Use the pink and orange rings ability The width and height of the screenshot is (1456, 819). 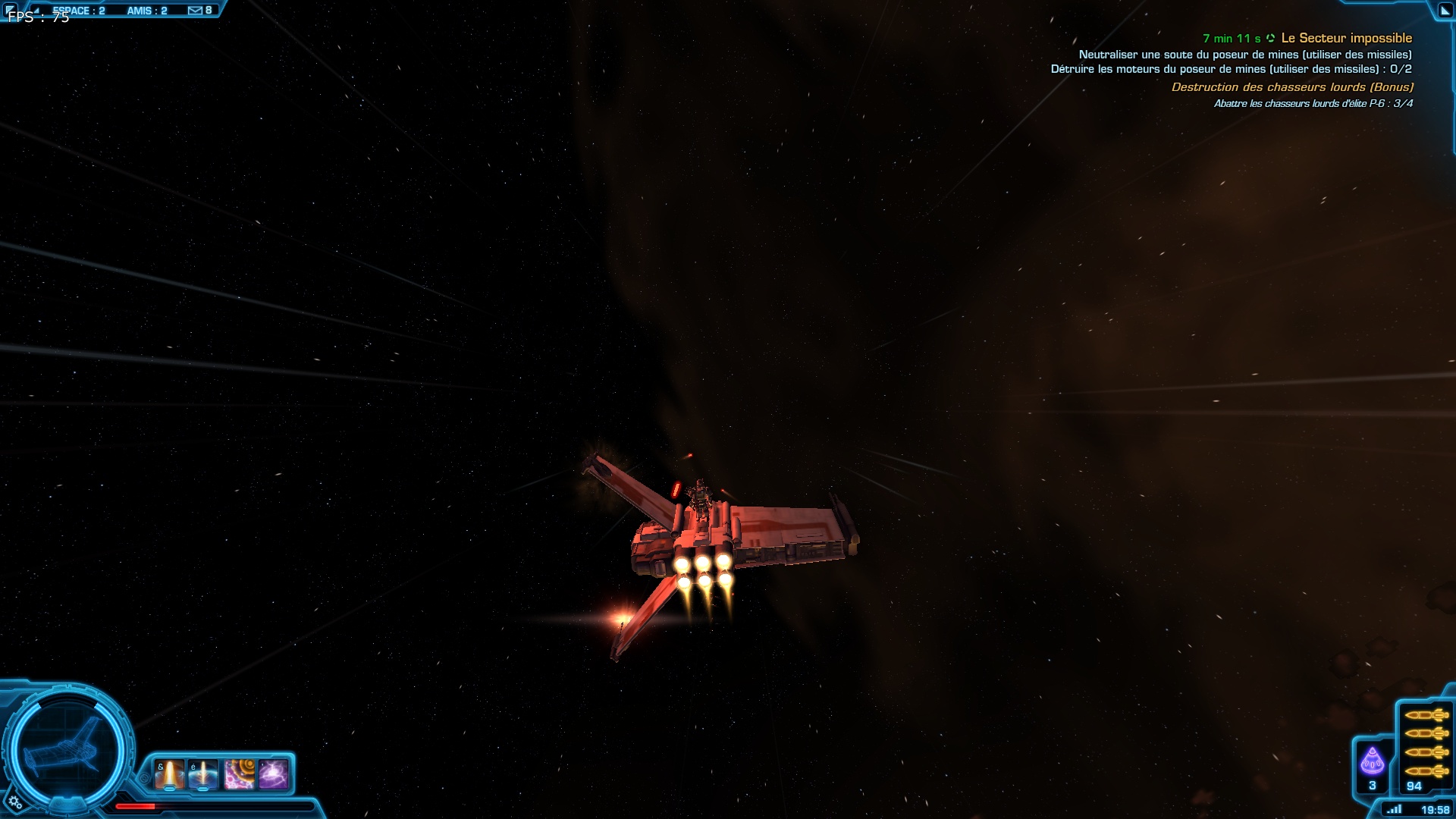(x=239, y=775)
